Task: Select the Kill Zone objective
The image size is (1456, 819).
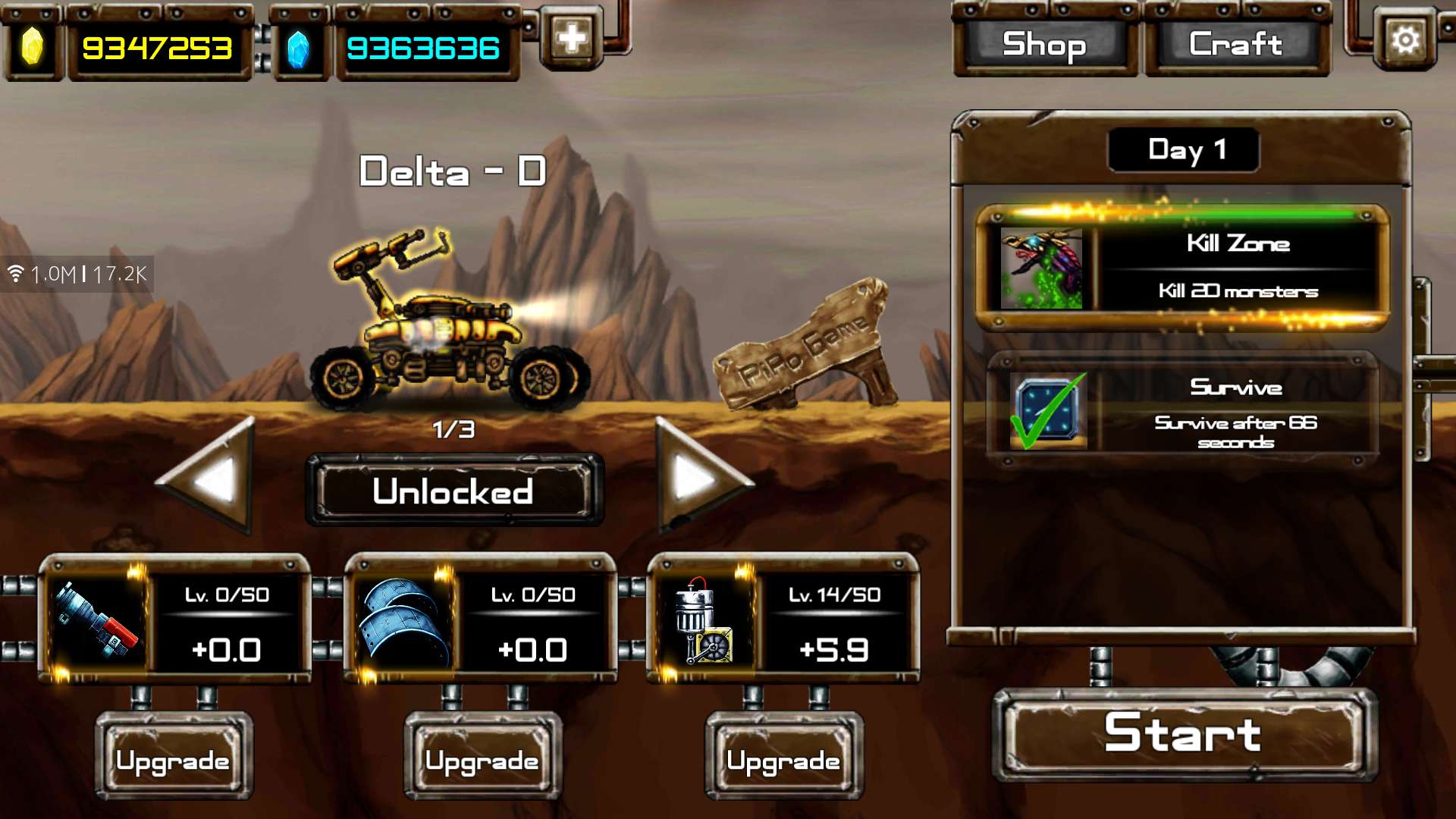Action: pos(1183,268)
